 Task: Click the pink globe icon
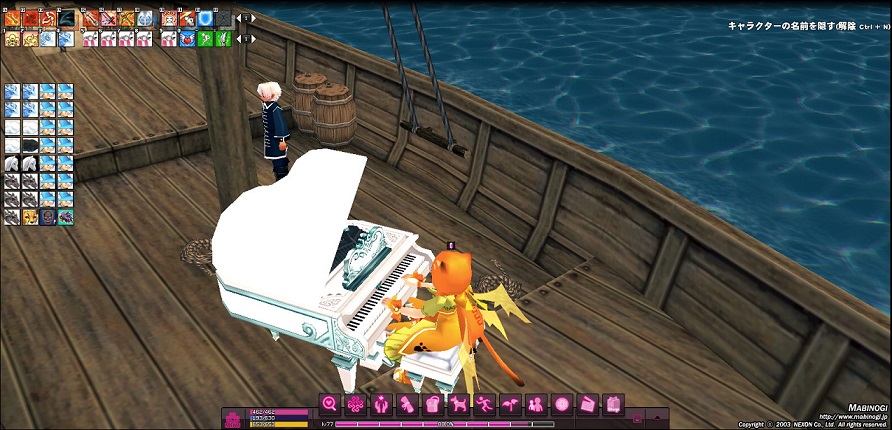pyautogui.click(x=562, y=404)
